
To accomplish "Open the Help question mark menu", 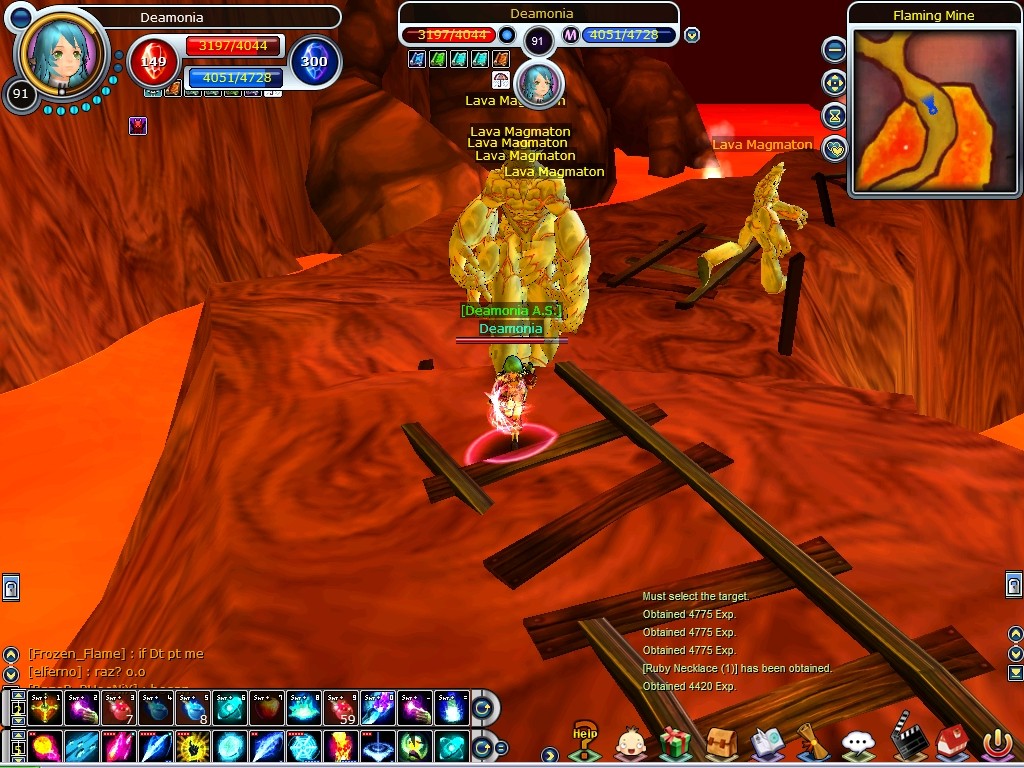I will [x=585, y=742].
